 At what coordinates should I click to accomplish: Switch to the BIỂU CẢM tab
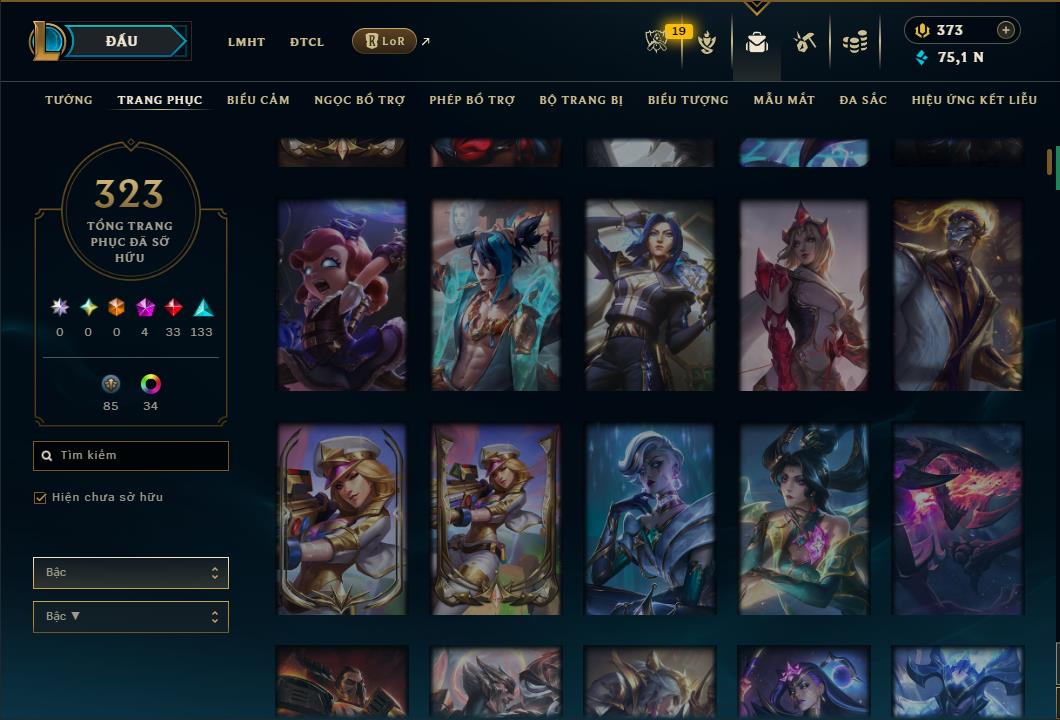click(258, 100)
